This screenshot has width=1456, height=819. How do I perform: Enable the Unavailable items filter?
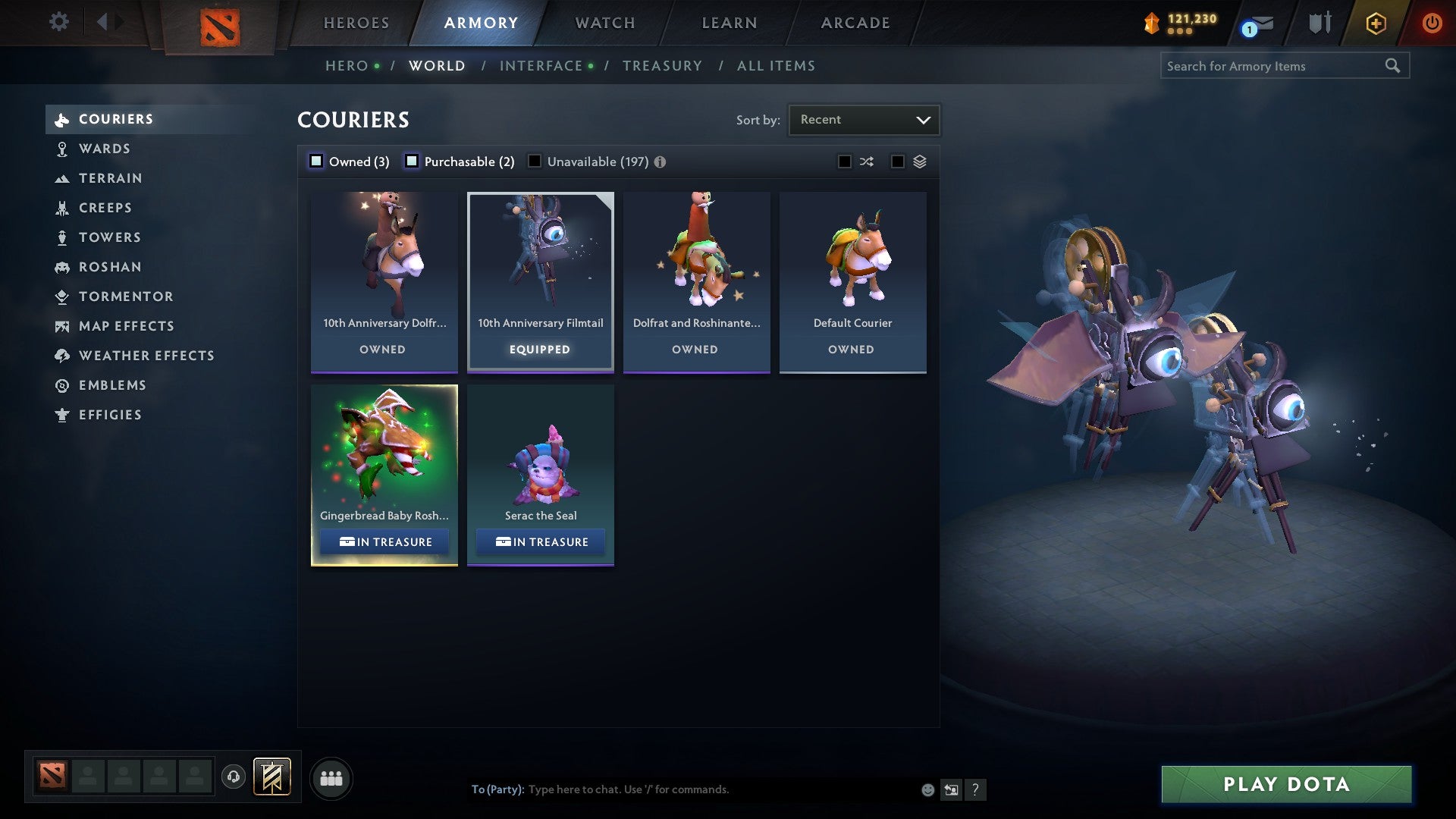tap(535, 161)
